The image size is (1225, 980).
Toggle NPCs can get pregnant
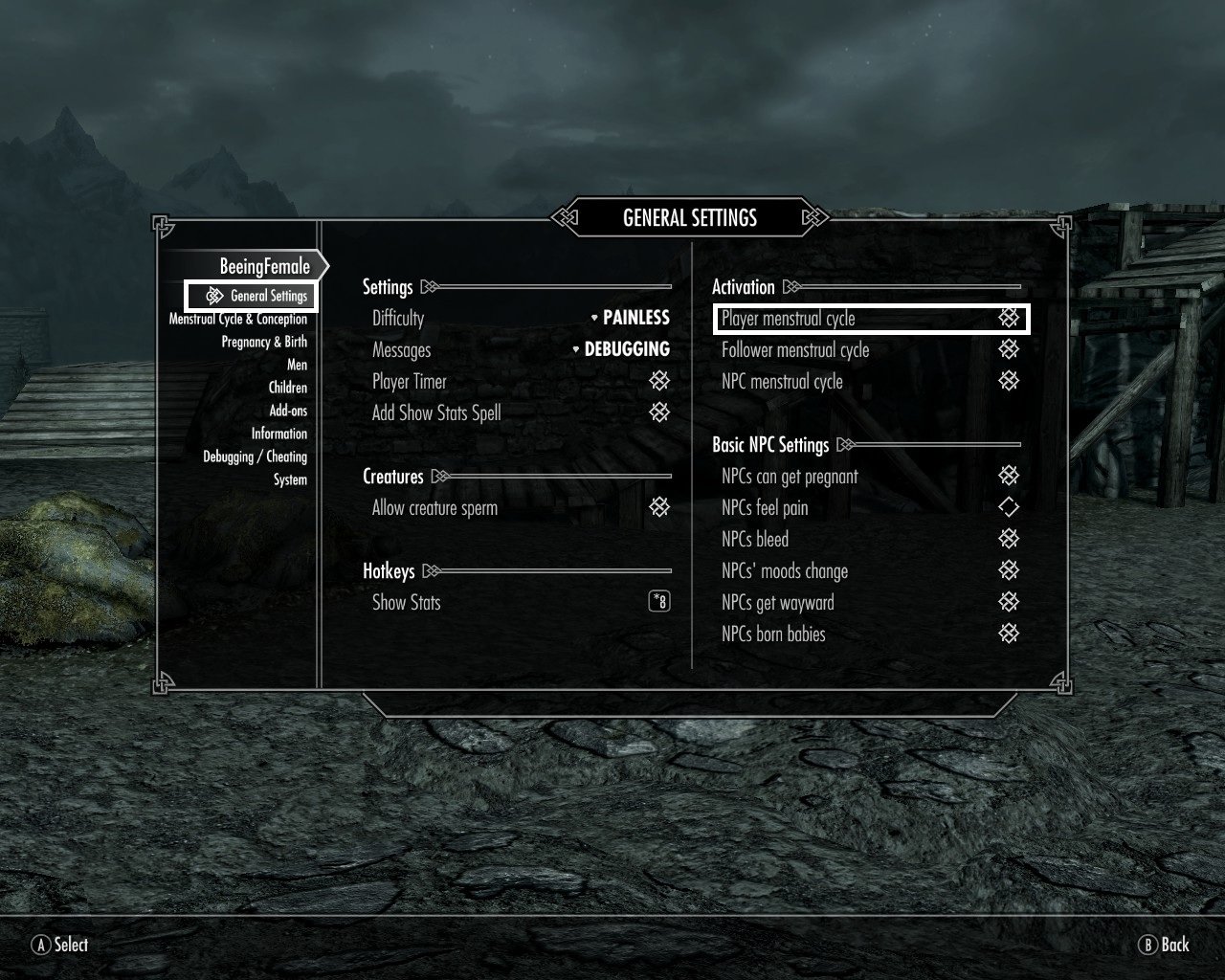point(1009,476)
